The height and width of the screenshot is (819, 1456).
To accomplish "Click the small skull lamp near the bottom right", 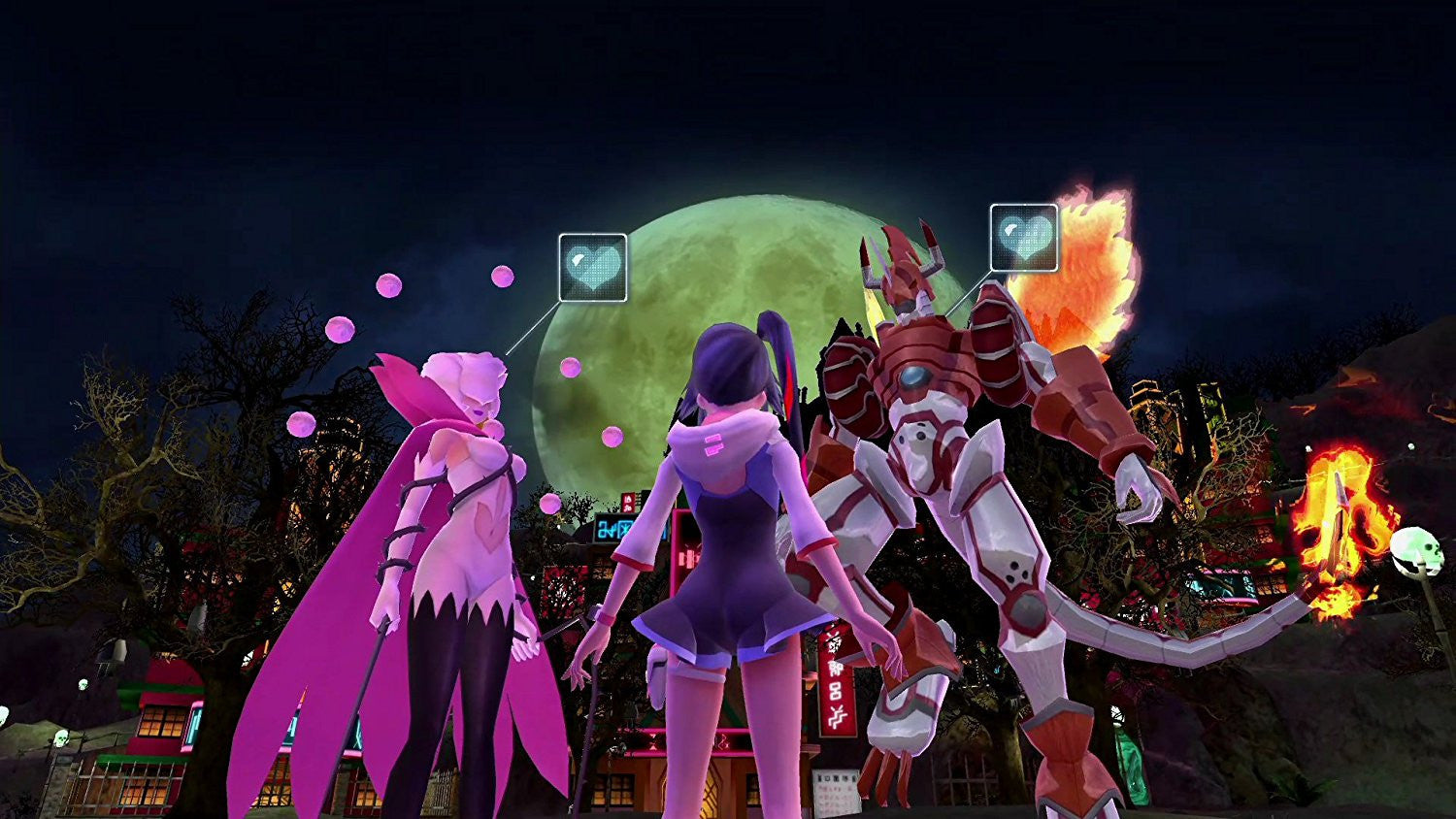I will [1414, 553].
